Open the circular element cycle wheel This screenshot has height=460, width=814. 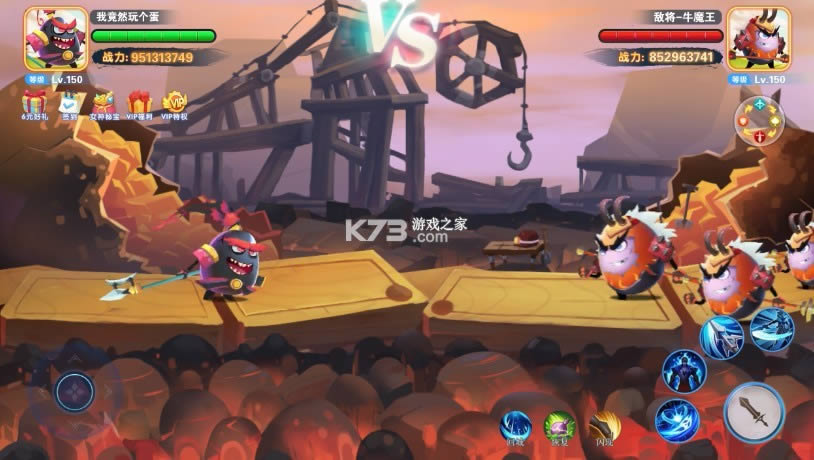tap(760, 121)
